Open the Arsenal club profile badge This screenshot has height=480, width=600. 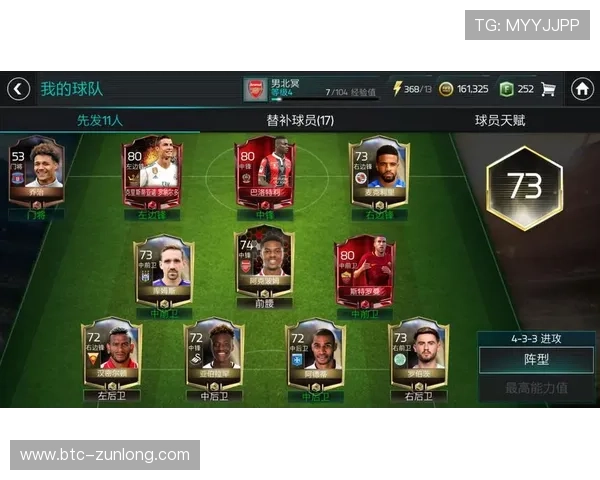(x=257, y=89)
